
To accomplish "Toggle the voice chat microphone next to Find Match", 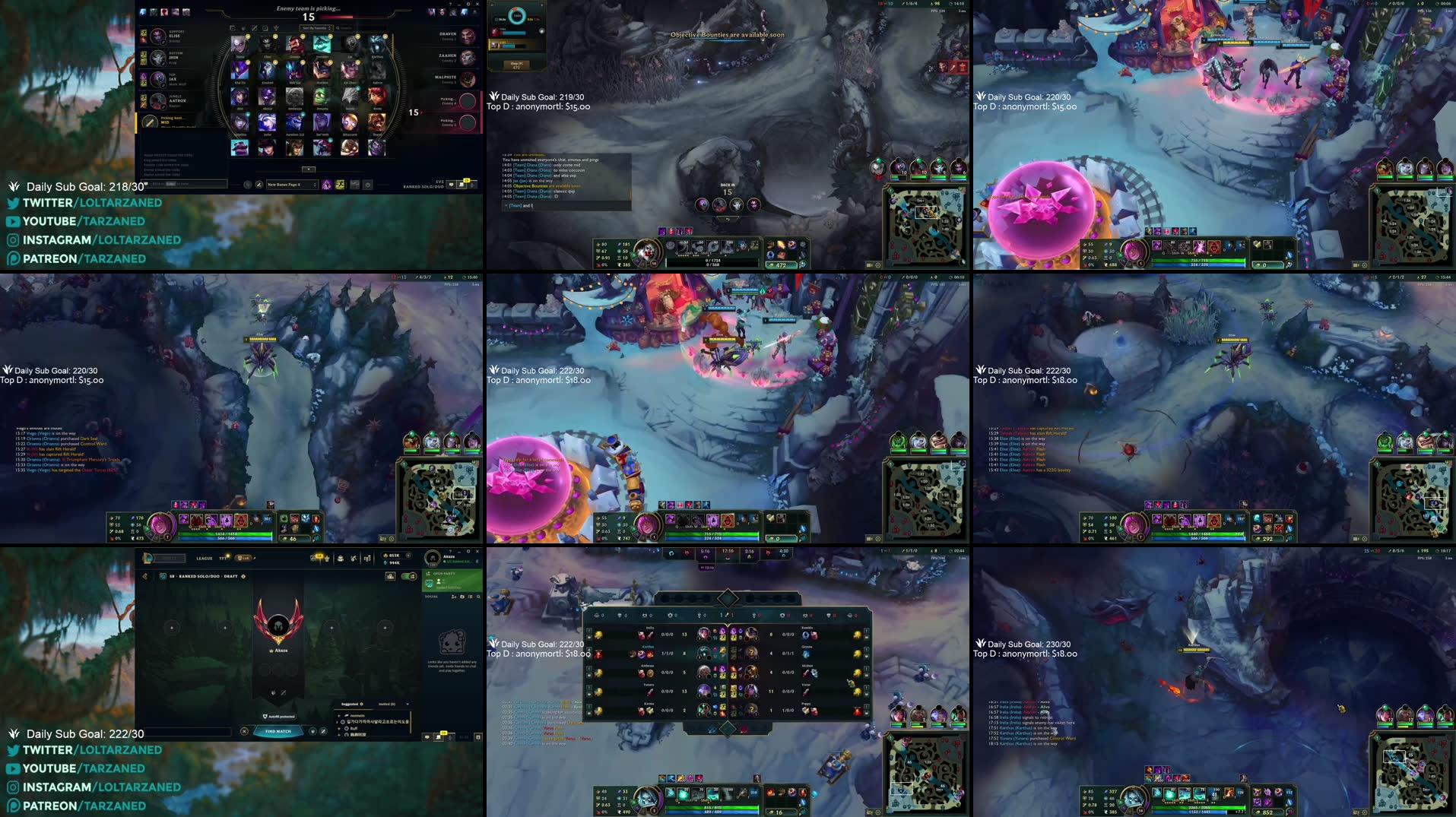I will (x=312, y=731).
